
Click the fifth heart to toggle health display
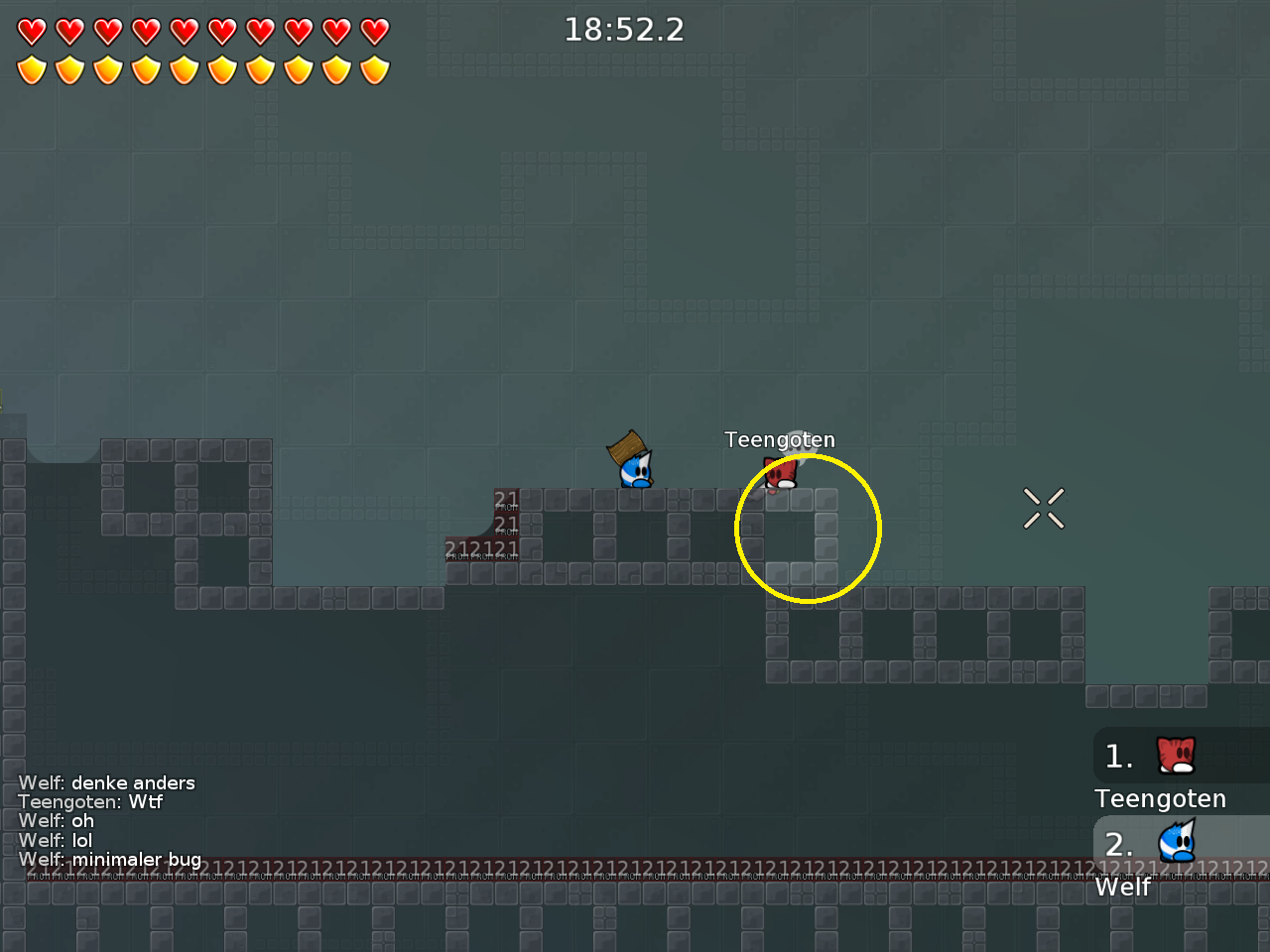tap(183, 31)
